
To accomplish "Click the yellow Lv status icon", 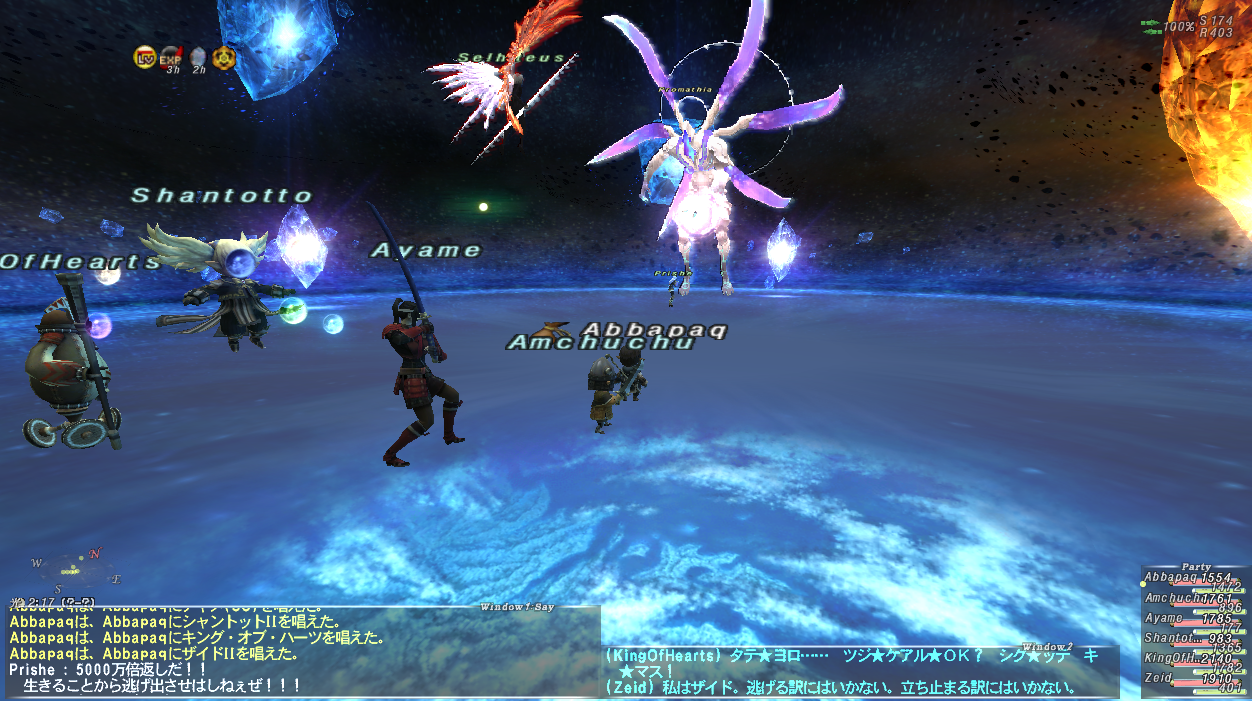I will point(144,57).
